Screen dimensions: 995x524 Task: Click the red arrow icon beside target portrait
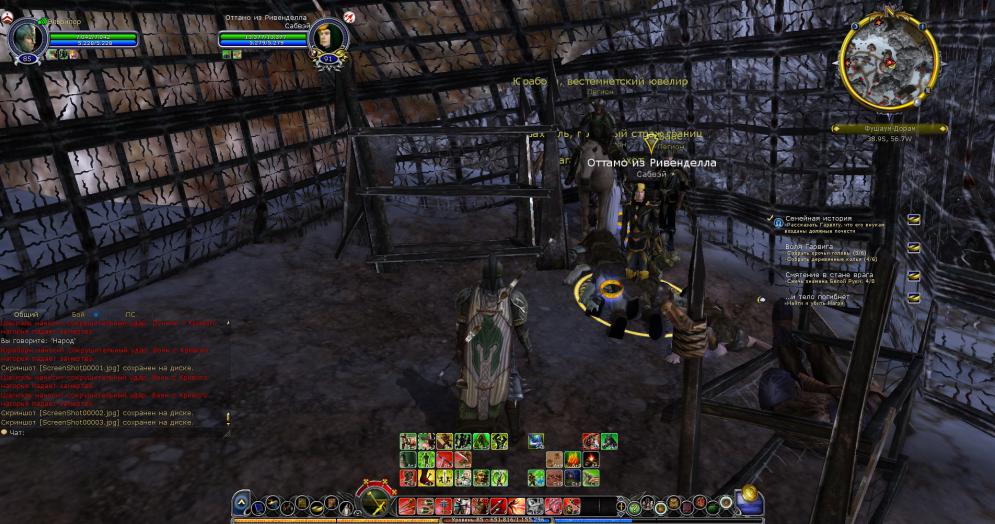coord(349,18)
